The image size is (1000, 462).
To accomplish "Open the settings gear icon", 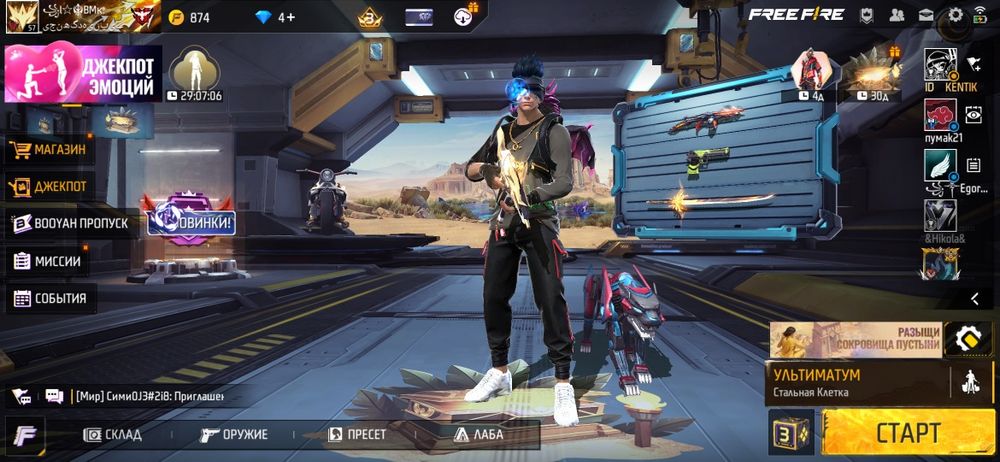I will pyautogui.click(x=955, y=15).
